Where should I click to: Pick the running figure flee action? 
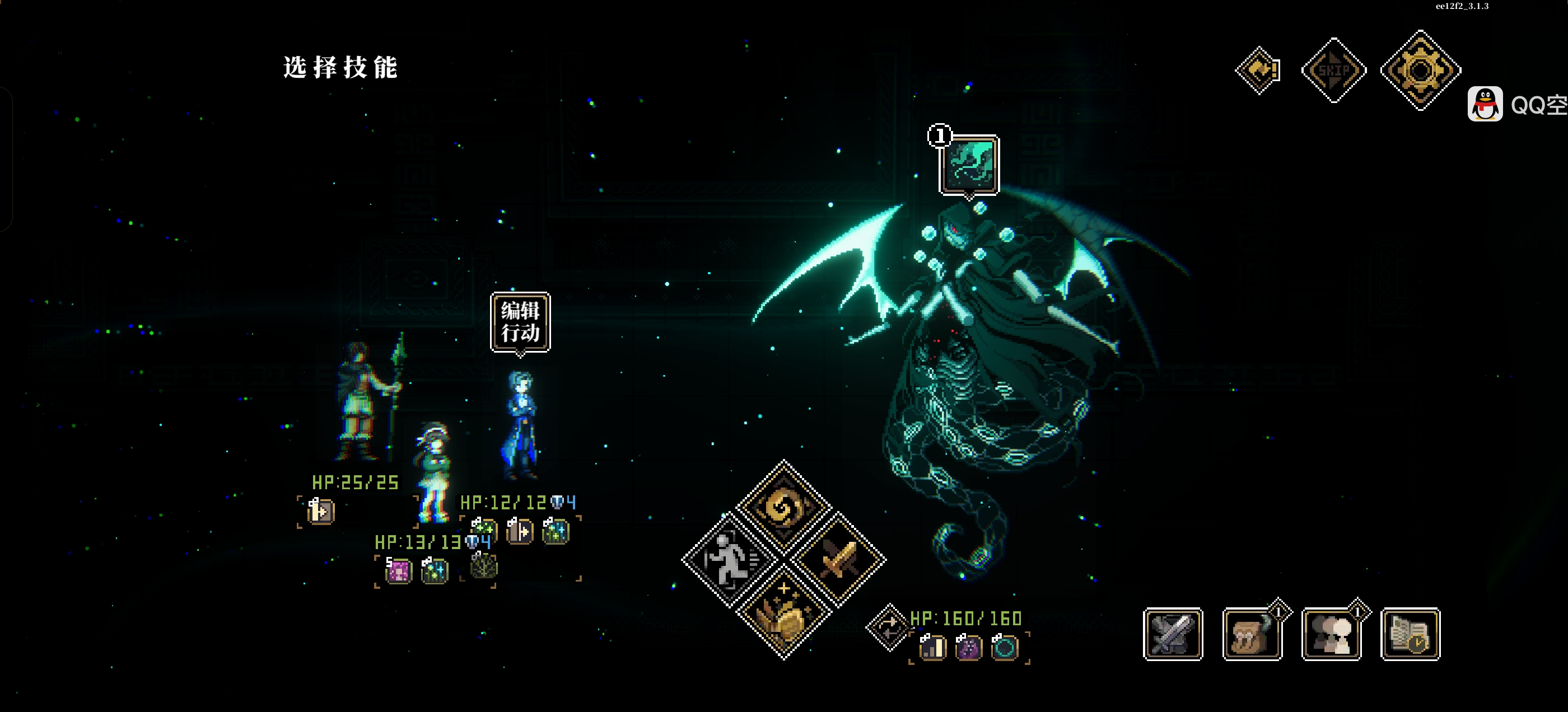point(729,560)
